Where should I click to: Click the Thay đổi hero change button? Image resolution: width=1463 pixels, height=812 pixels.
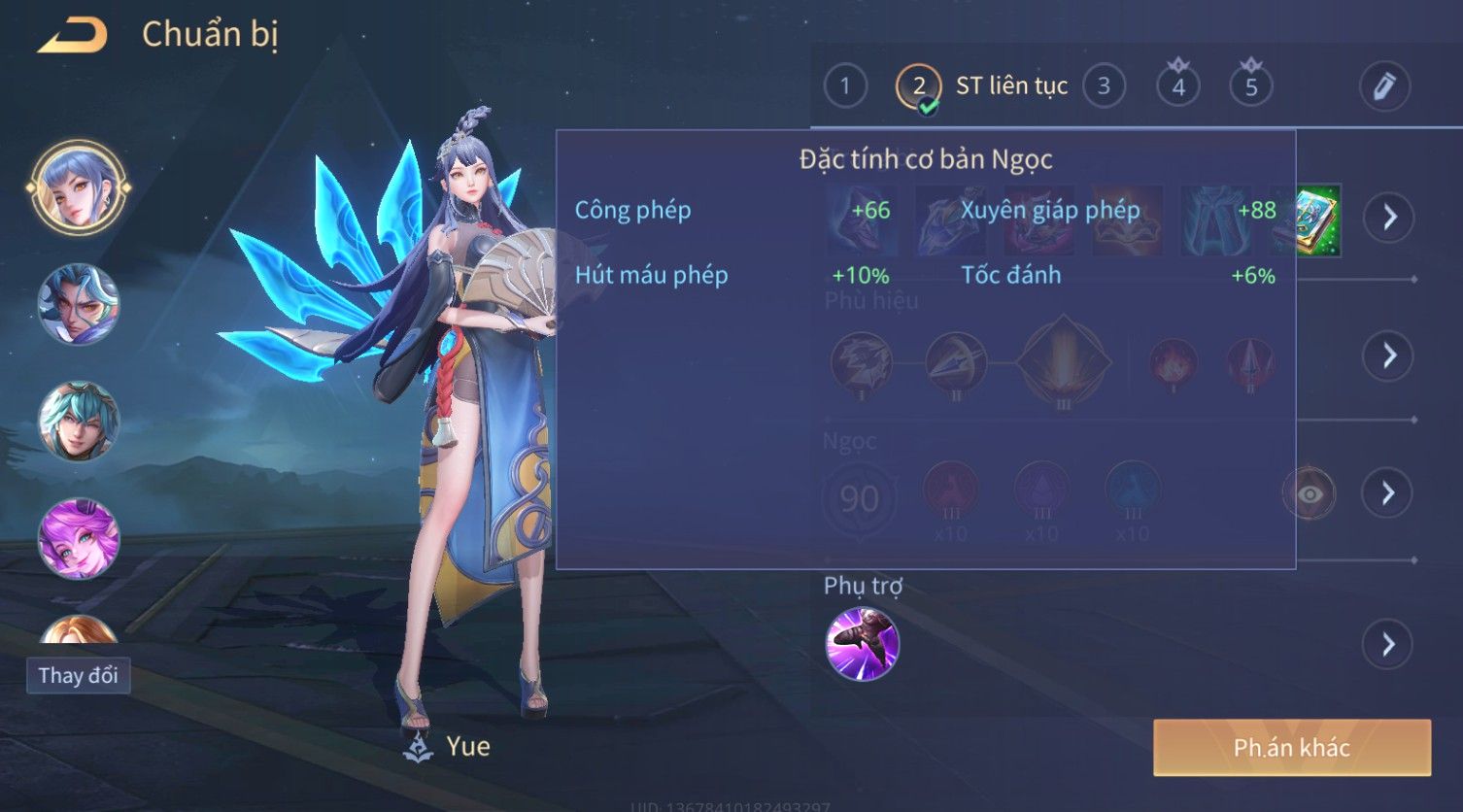click(78, 675)
